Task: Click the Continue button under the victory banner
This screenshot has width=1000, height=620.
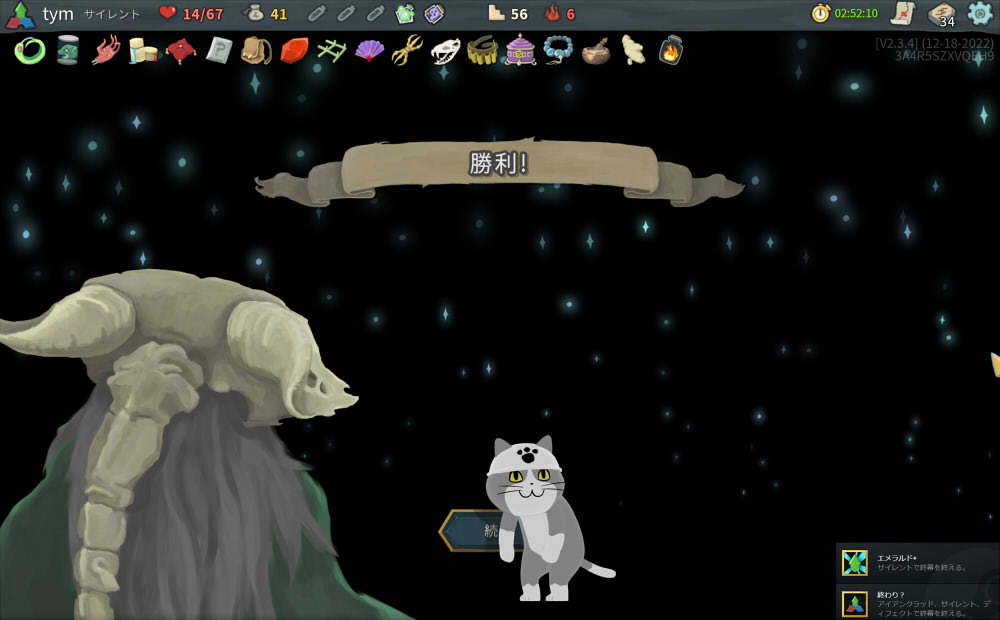Action: 470,531
